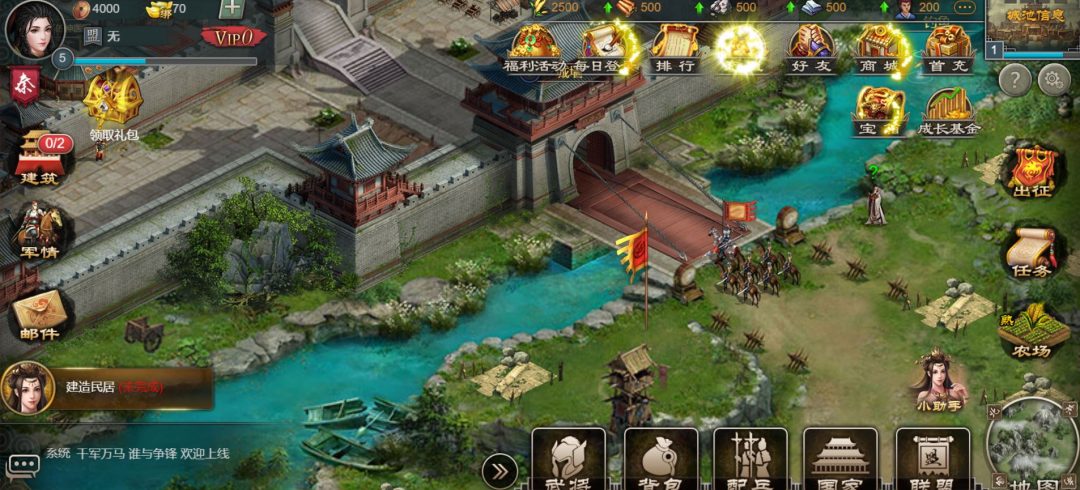
Task: Open the 建筑 building queue icon
Action: [42, 160]
